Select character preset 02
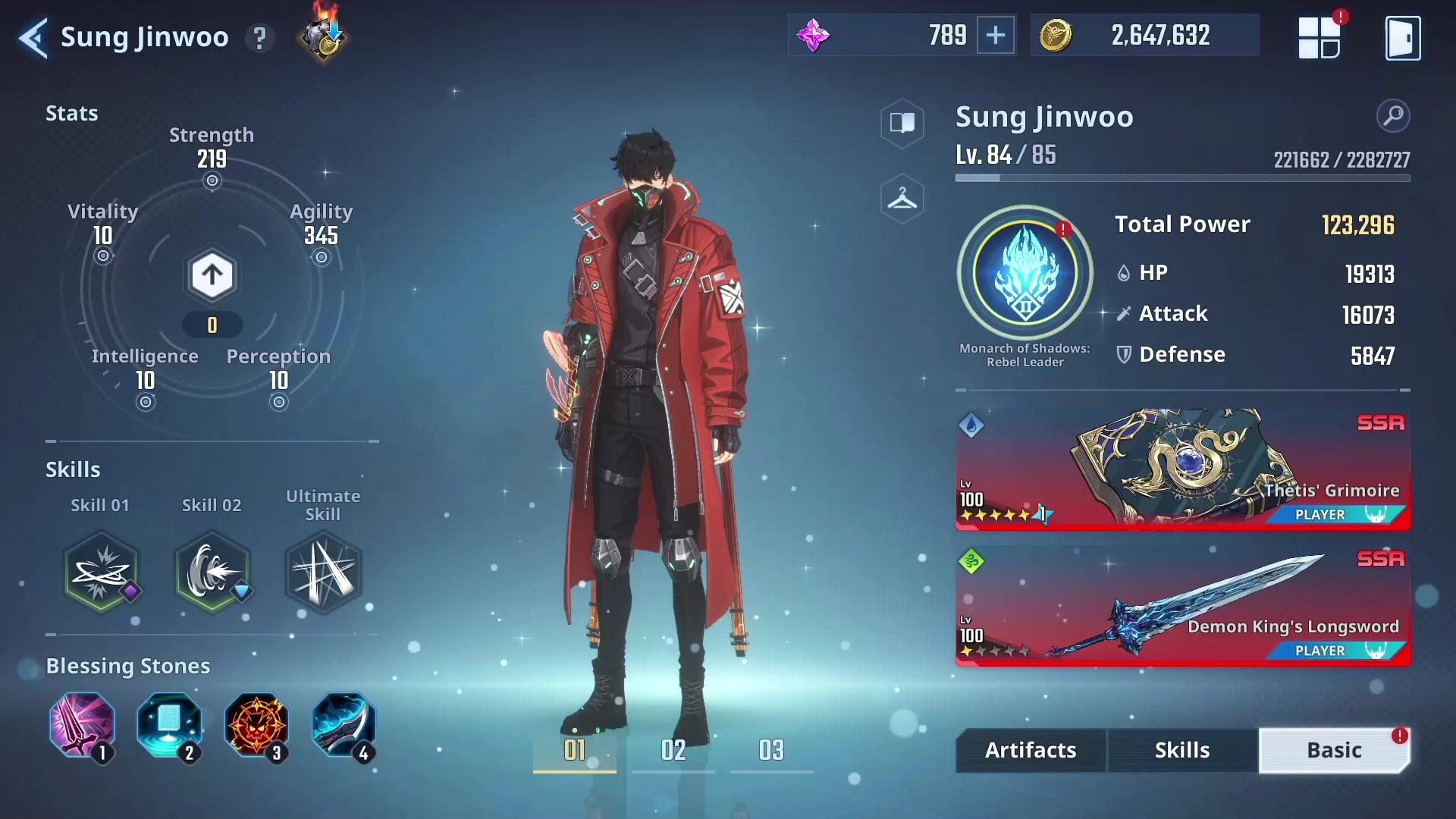Viewport: 1456px width, 819px height. pos(673,750)
